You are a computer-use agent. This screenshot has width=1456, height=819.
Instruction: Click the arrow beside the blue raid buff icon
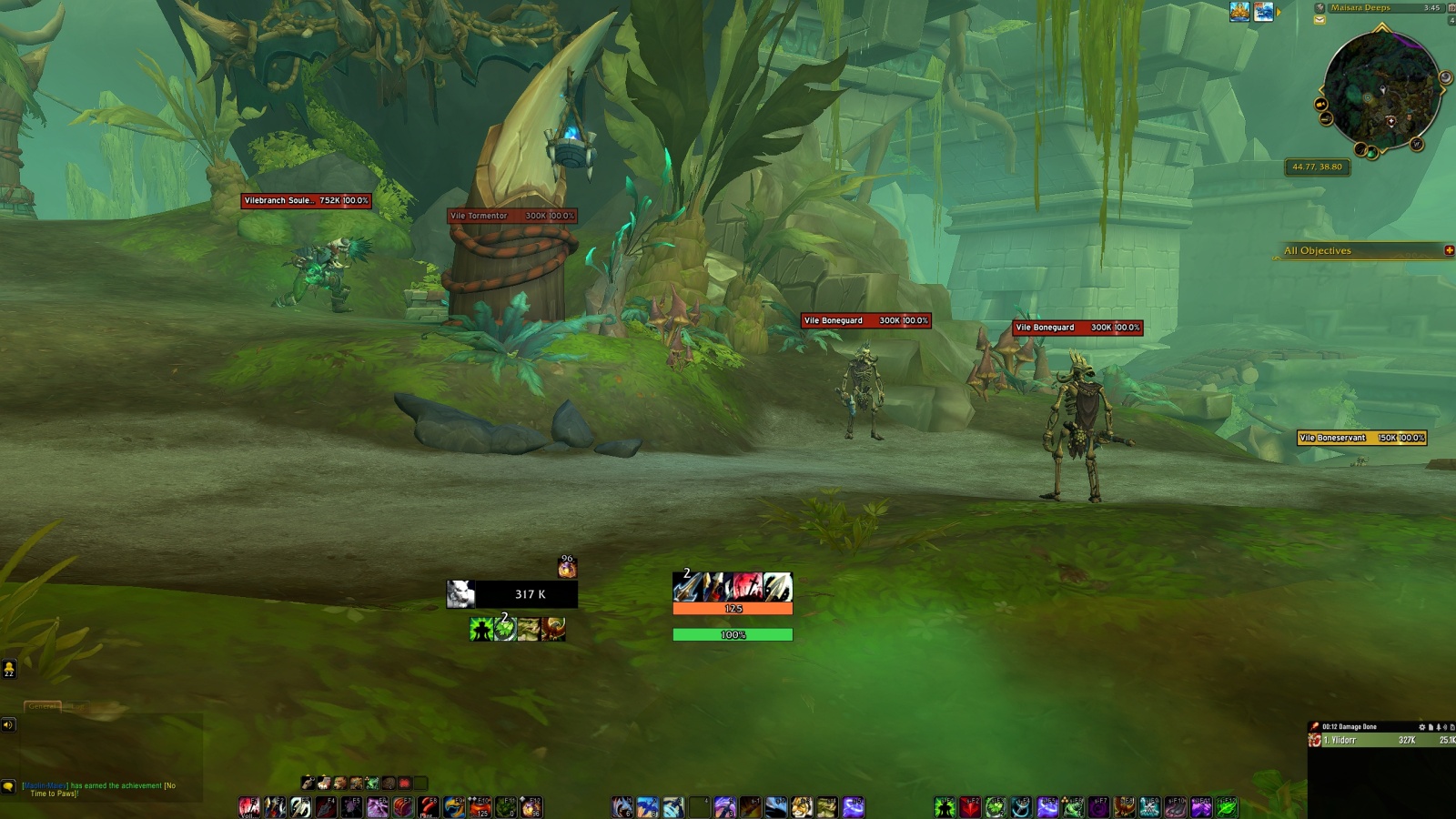tap(1278, 12)
